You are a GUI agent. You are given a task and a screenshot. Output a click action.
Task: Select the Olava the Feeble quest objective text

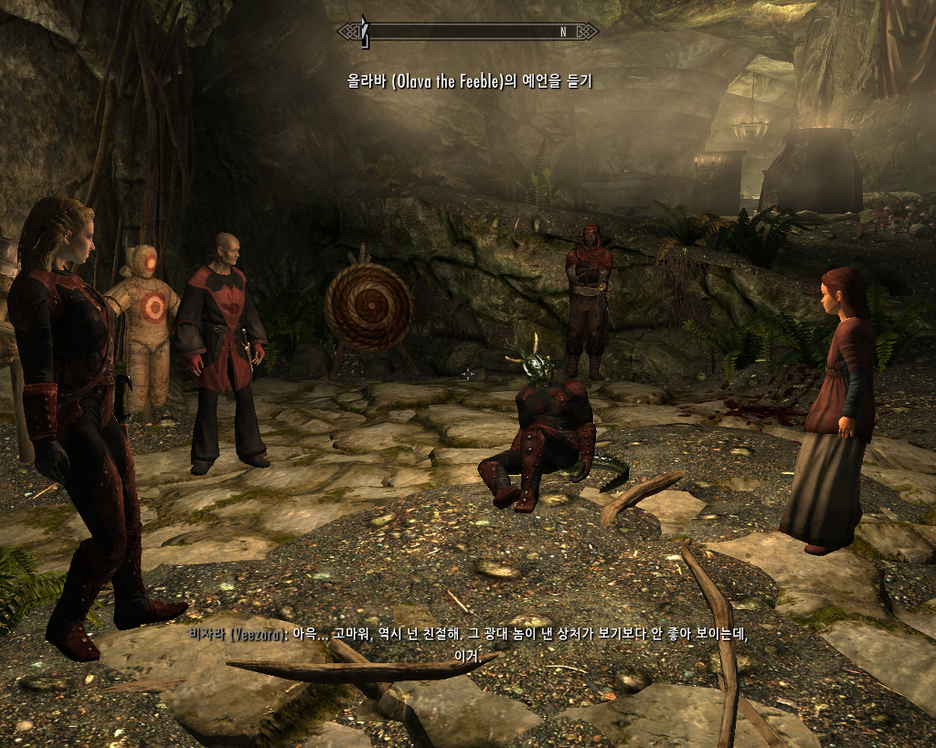[469, 81]
